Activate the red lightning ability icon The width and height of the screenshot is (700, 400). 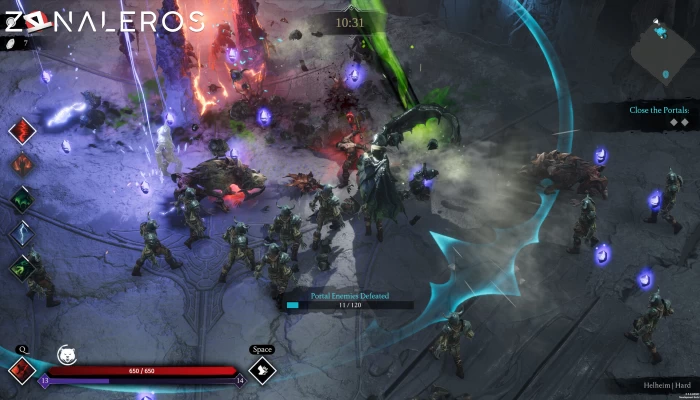pos(23,131)
